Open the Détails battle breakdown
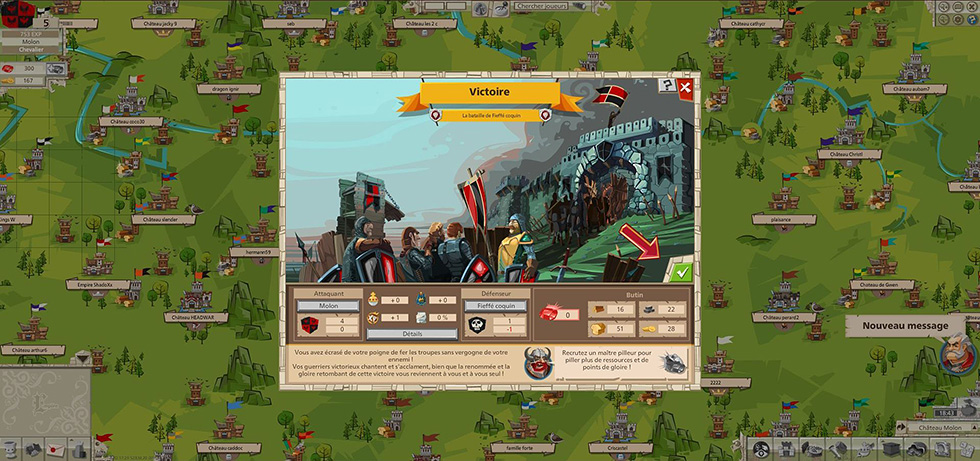Image resolution: width=980 pixels, height=461 pixels. pyautogui.click(x=412, y=332)
